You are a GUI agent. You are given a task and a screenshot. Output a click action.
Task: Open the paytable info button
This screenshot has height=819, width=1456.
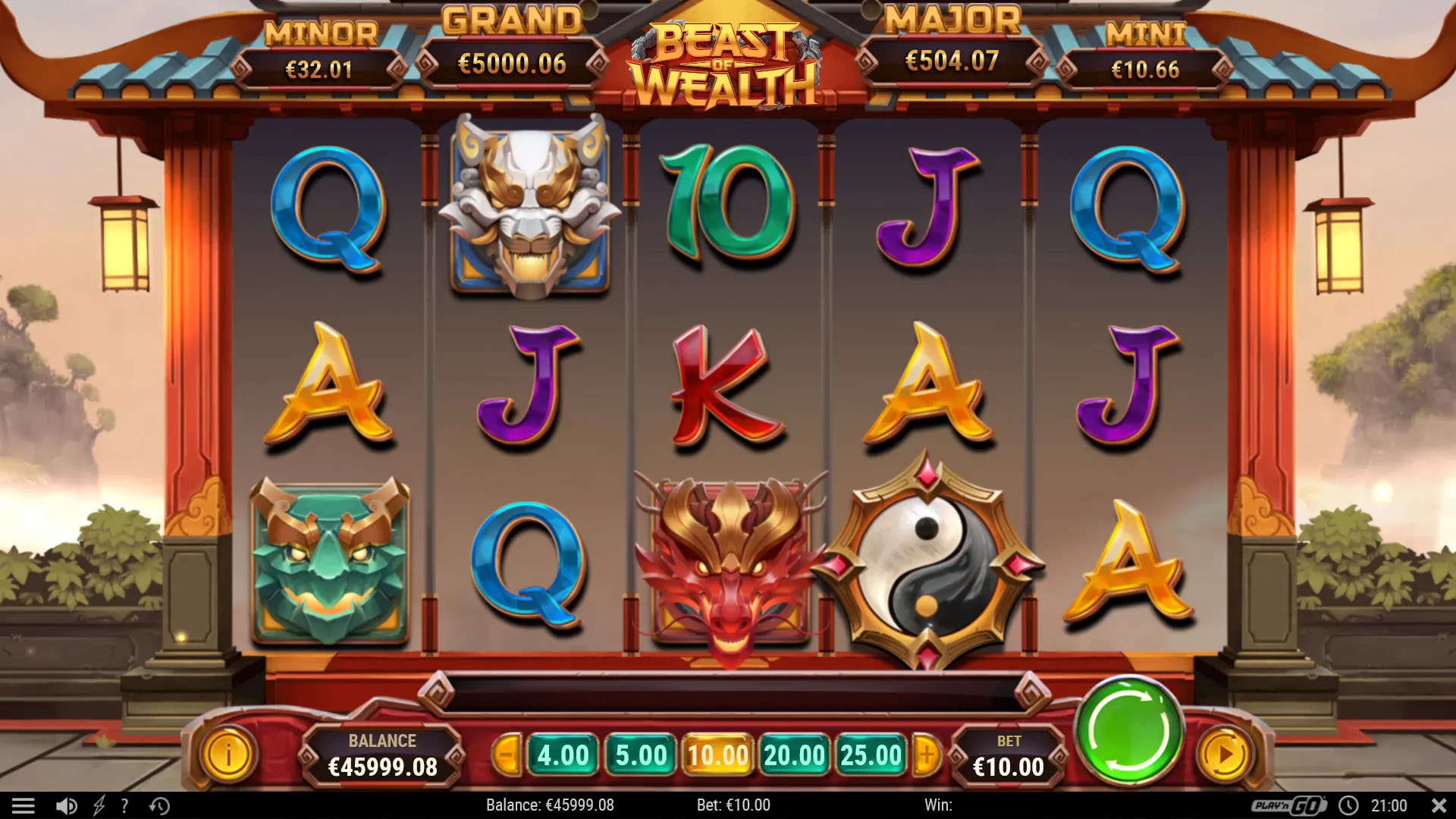(x=228, y=755)
